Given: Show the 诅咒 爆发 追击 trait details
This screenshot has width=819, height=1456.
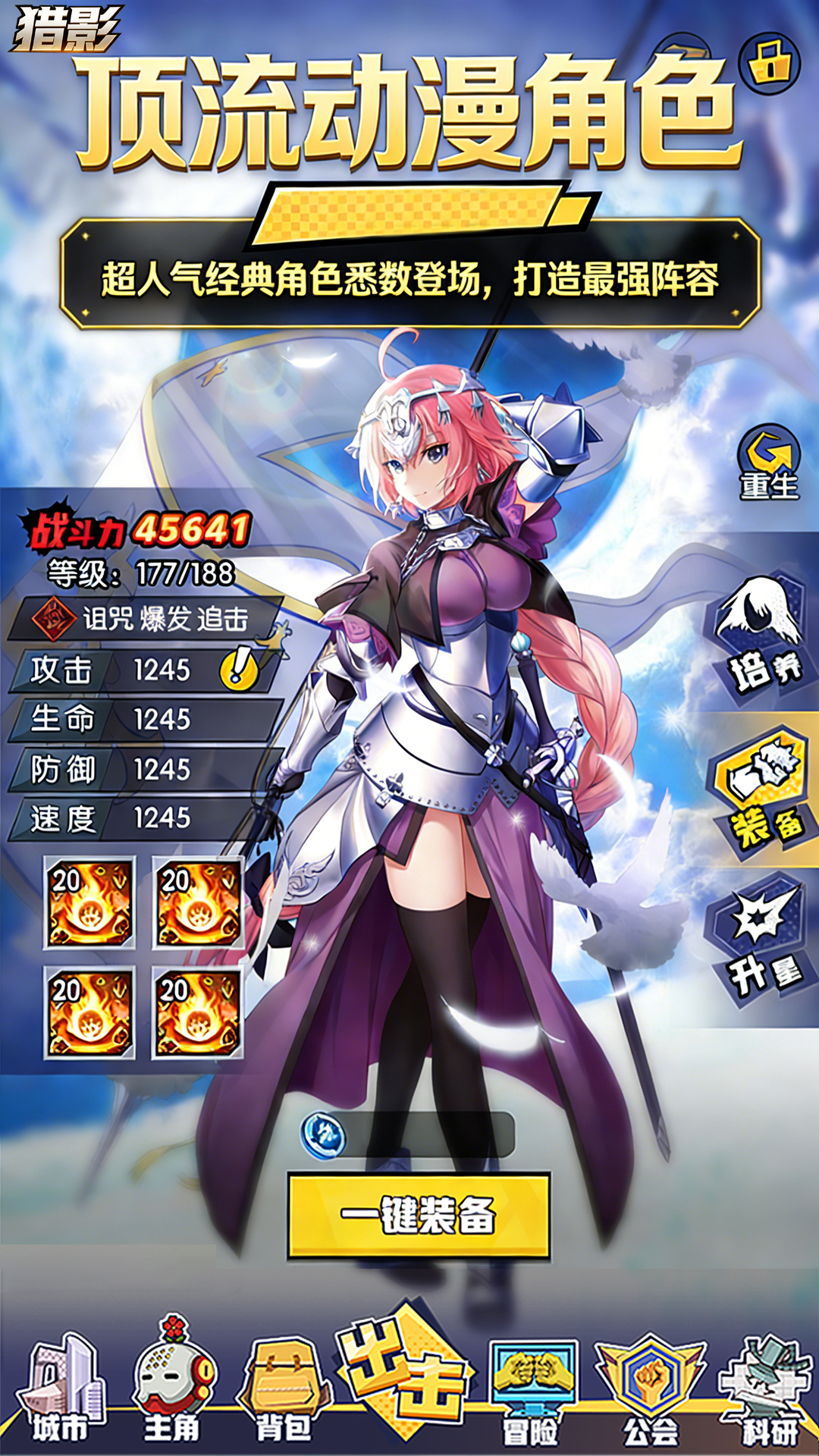Looking at the screenshot, I should pyautogui.click(x=144, y=619).
